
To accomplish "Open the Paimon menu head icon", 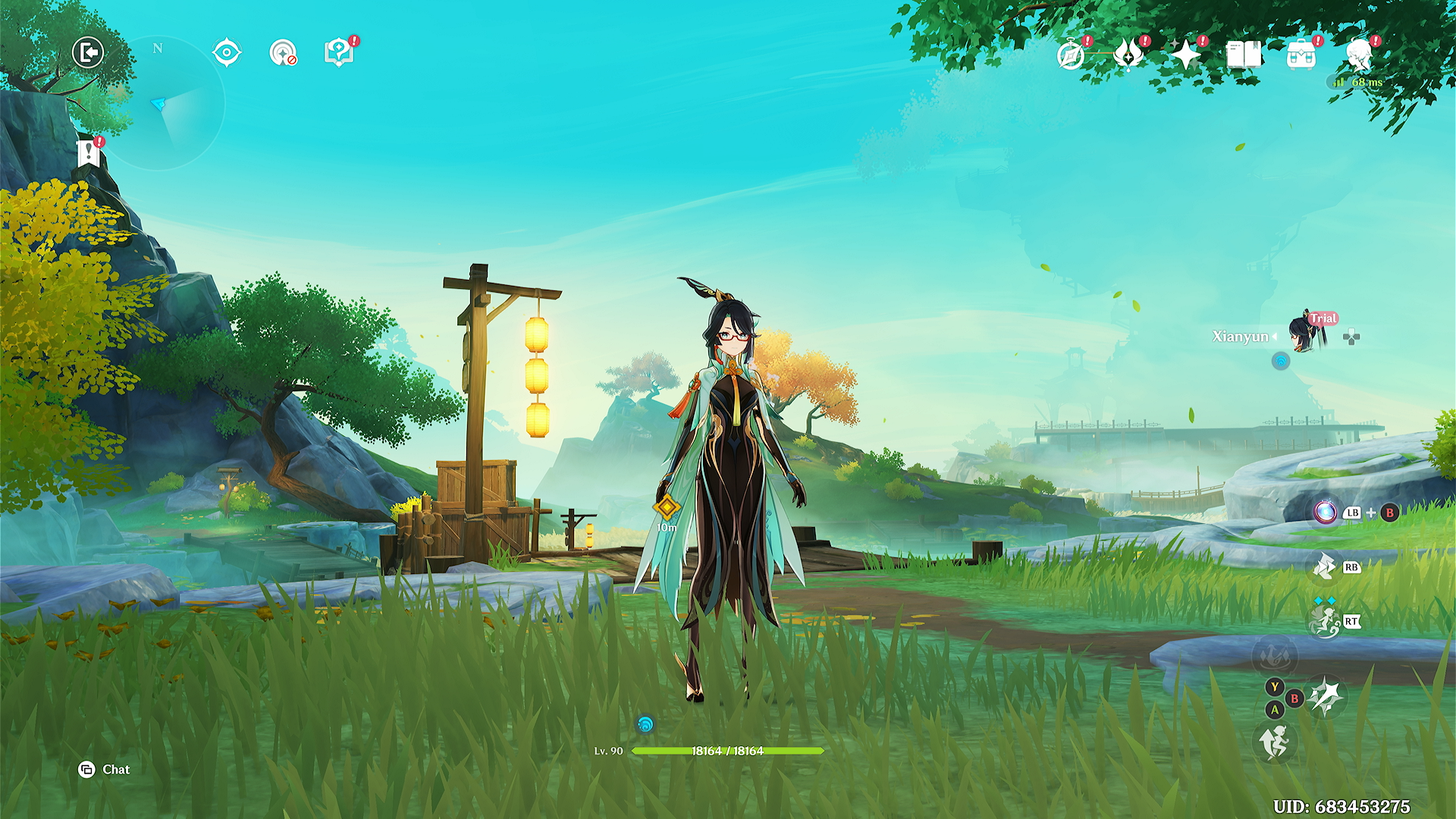I will coord(1358,54).
